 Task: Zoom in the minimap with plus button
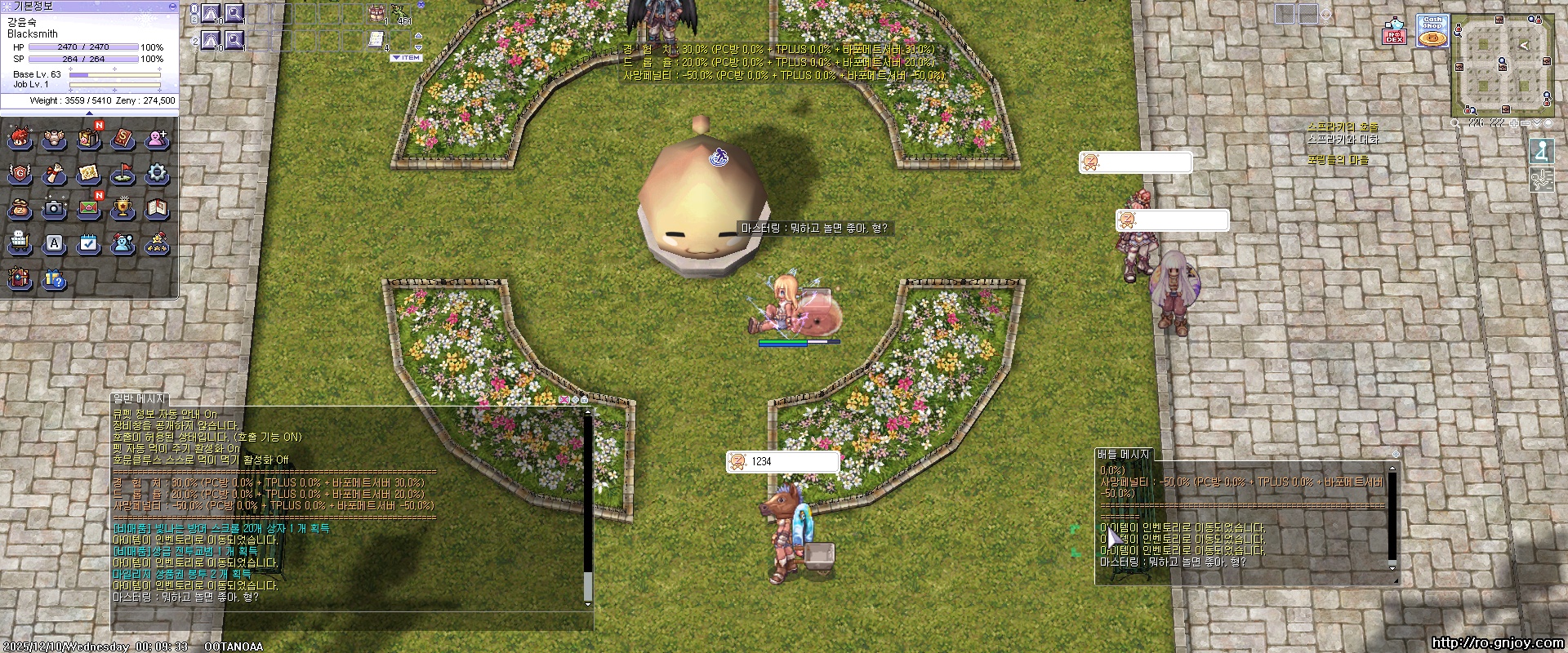(x=1514, y=123)
